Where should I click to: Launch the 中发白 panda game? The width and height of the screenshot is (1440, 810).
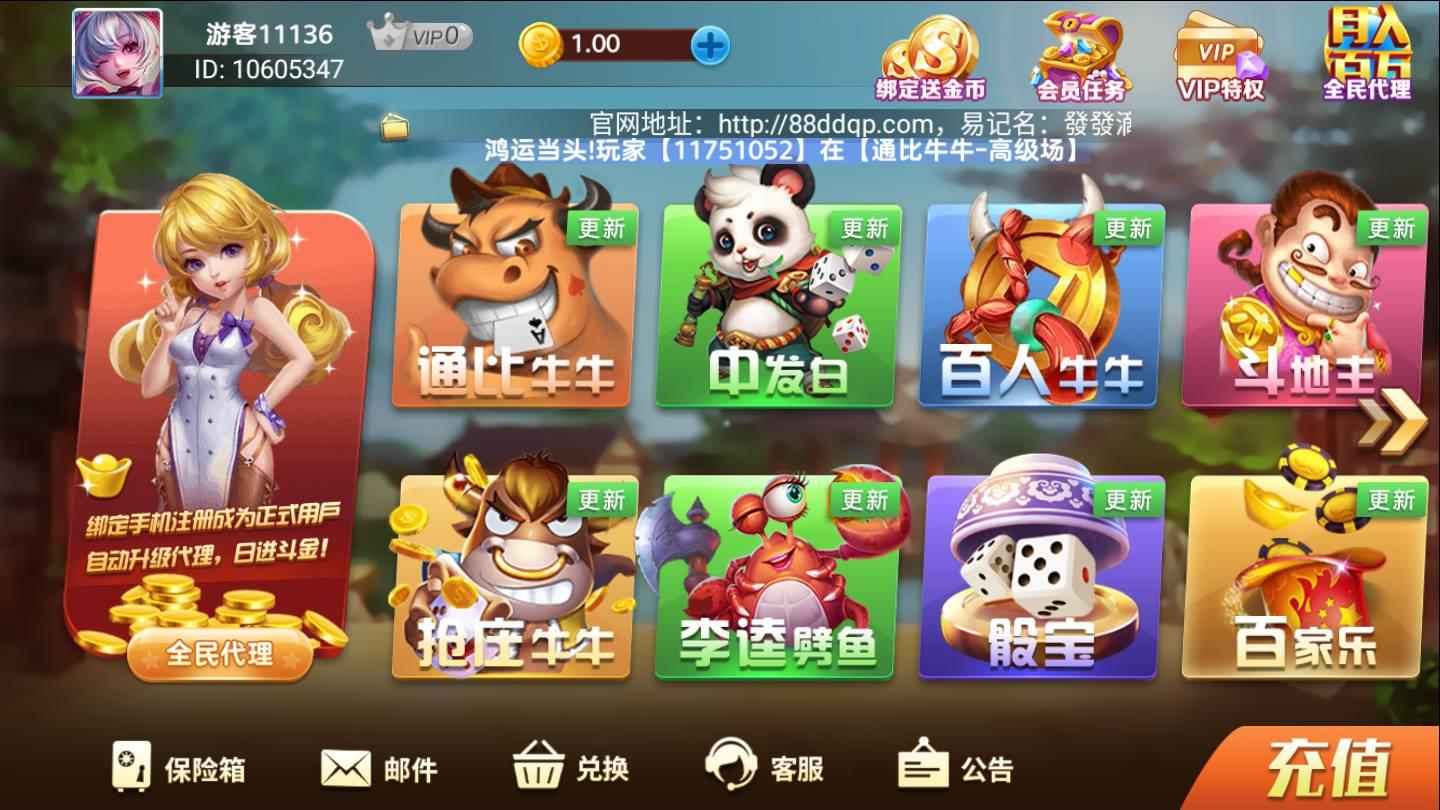[x=775, y=310]
